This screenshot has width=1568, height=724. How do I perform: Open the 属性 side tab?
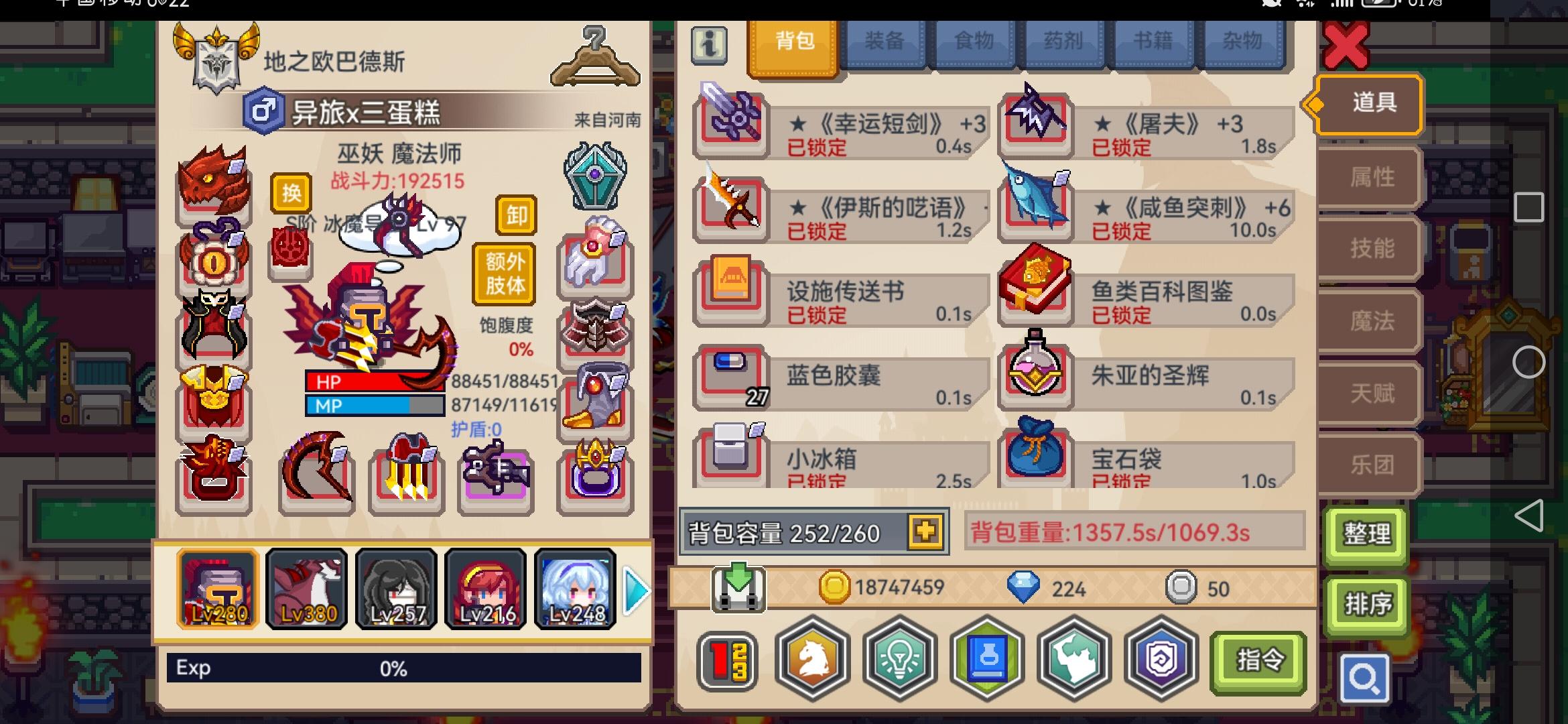[1368, 178]
